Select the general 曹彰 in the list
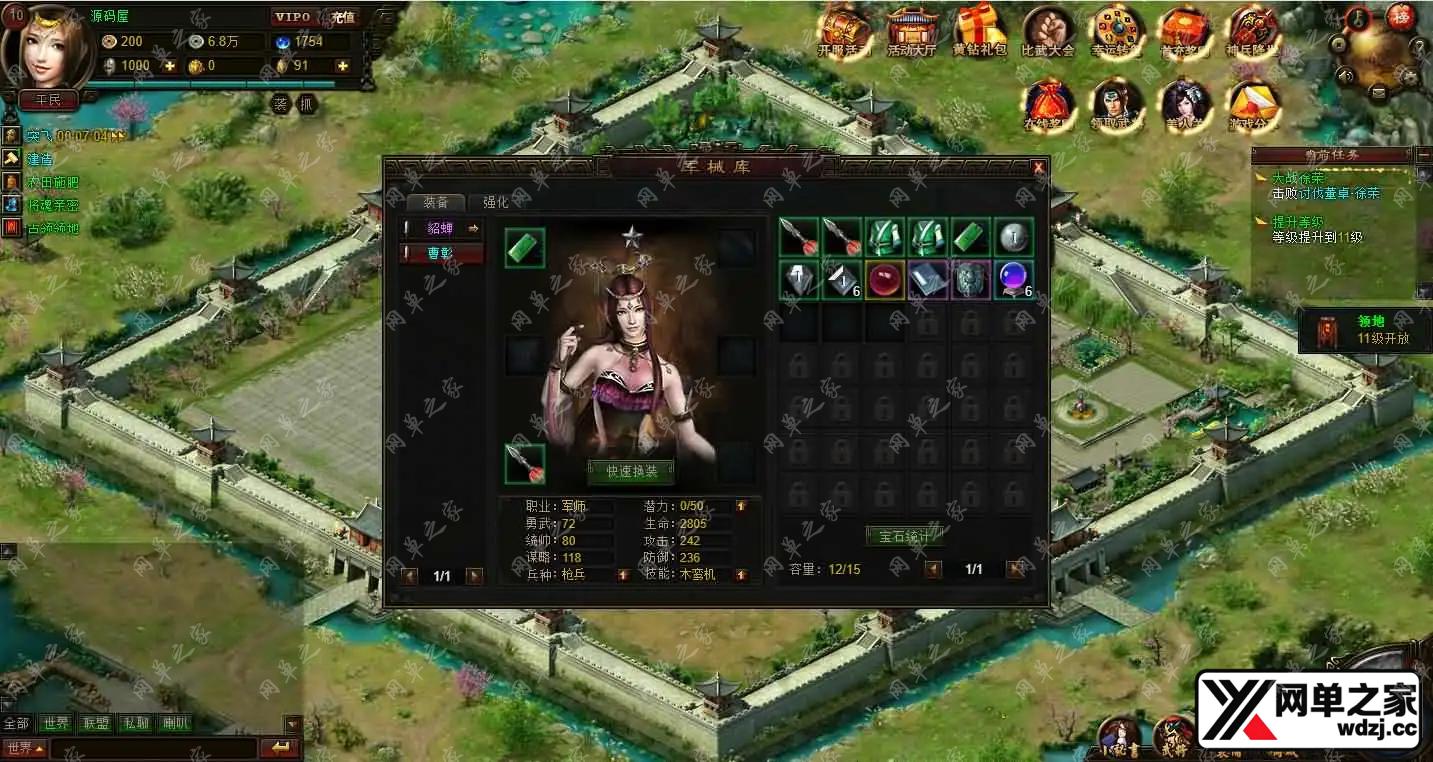Screen dimensions: 1433x762 (x=441, y=254)
